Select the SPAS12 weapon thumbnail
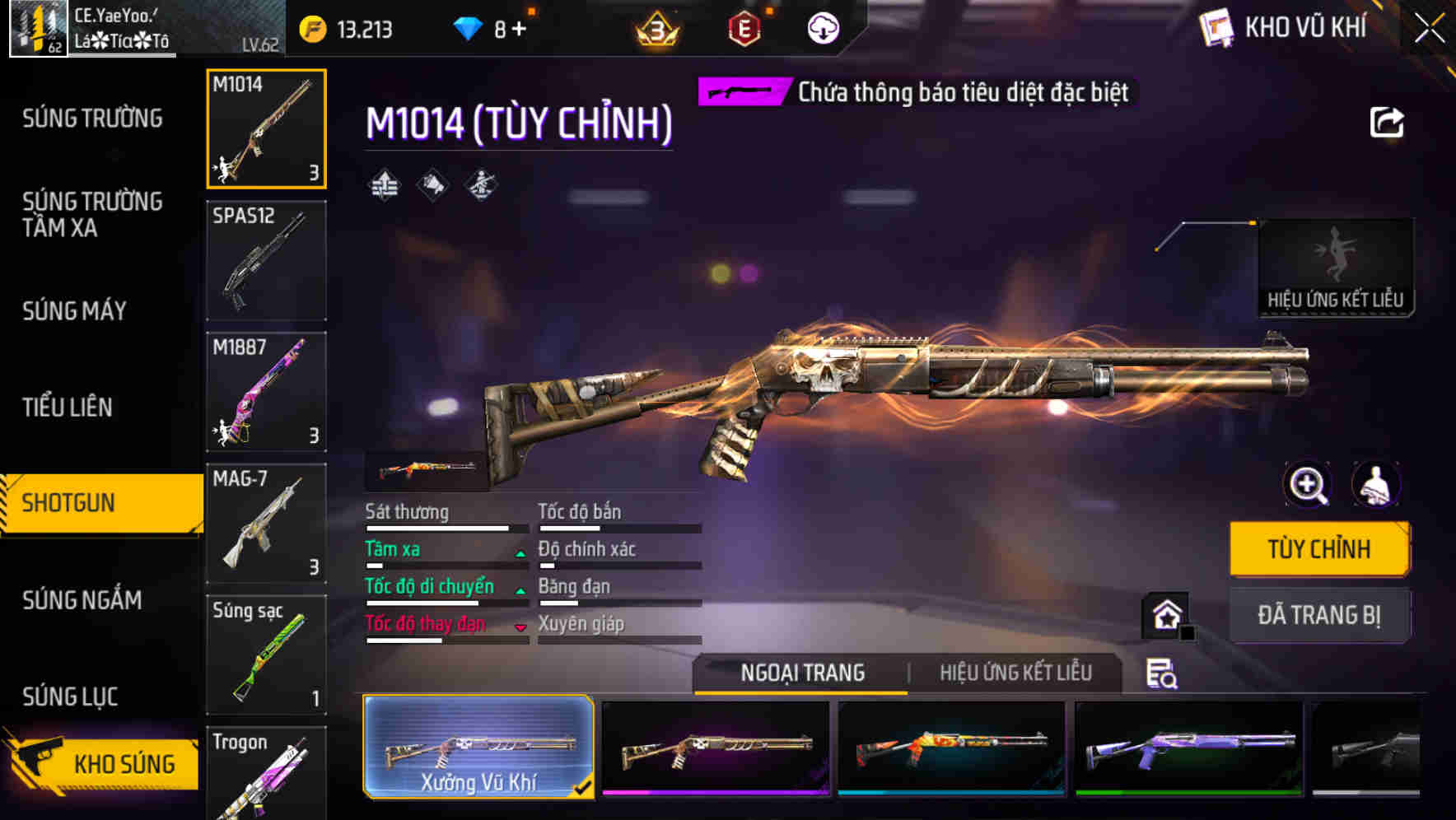This screenshot has height=820, width=1456. click(x=266, y=260)
